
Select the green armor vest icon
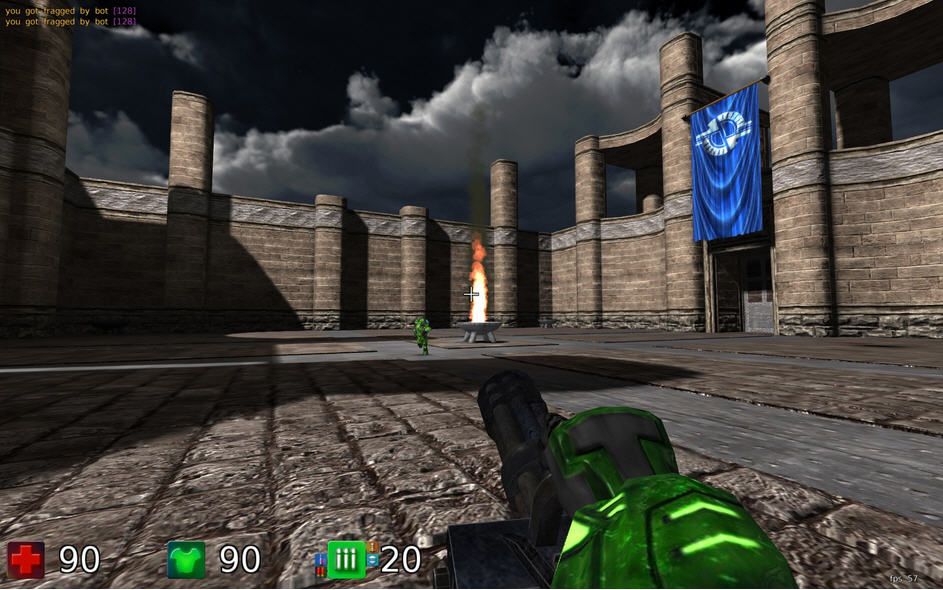pyautogui.click(x=186, y=560)
